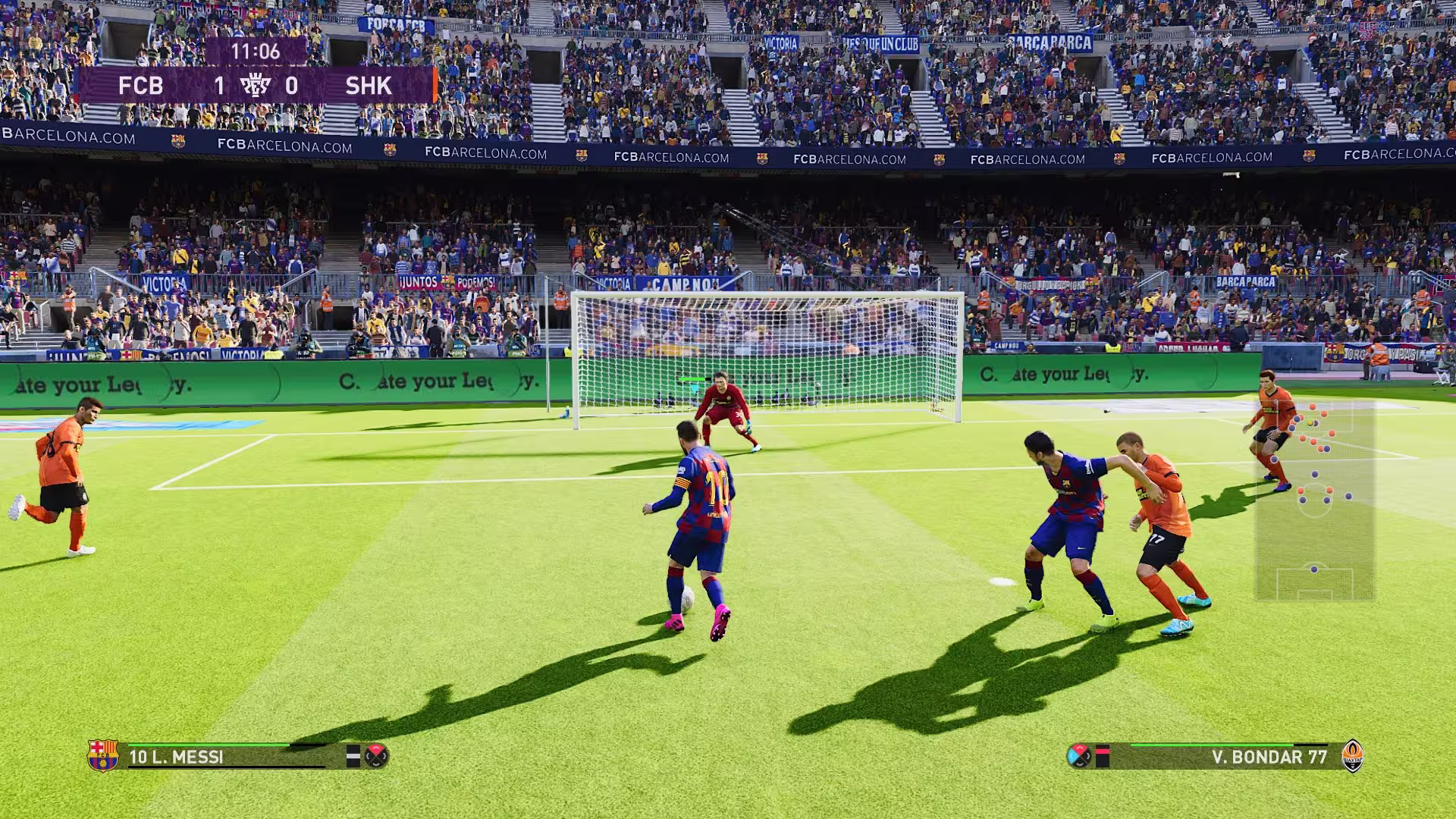Click the round icon beside Bondar's name panel
The image size is (1456, 819).
point(1078,755)
